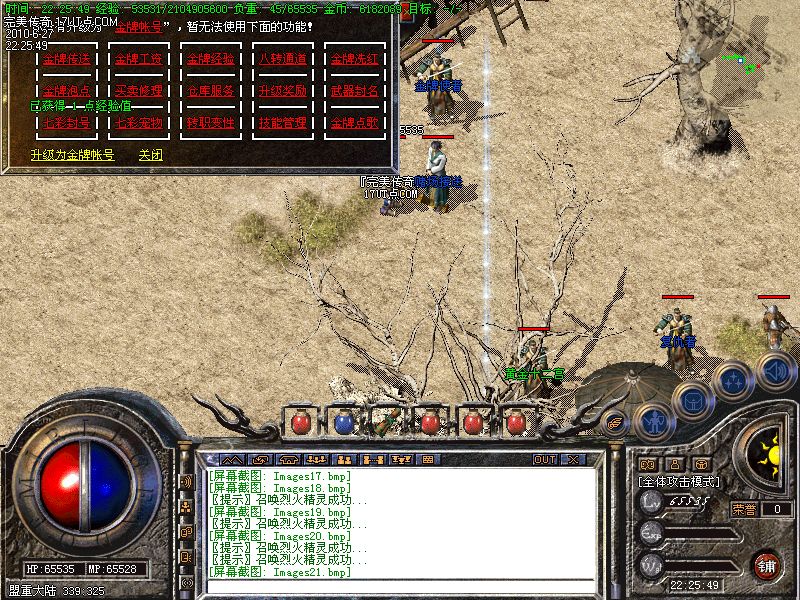This screenshot has width=800, height=600.
Task: Click 升级为金牌帐号 to upgrade the account
Action: [x=72, y=155]
